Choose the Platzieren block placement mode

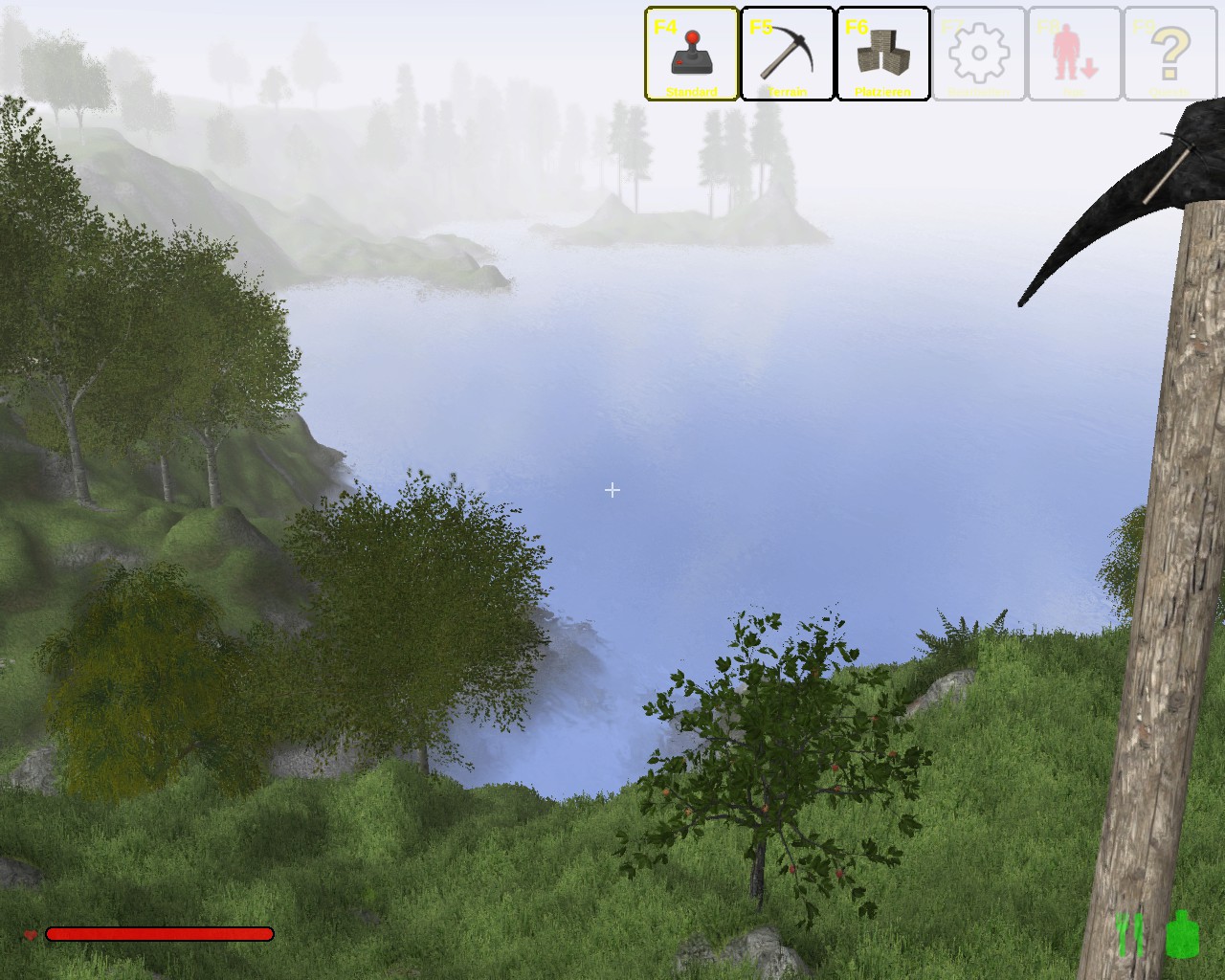point(882,54)
